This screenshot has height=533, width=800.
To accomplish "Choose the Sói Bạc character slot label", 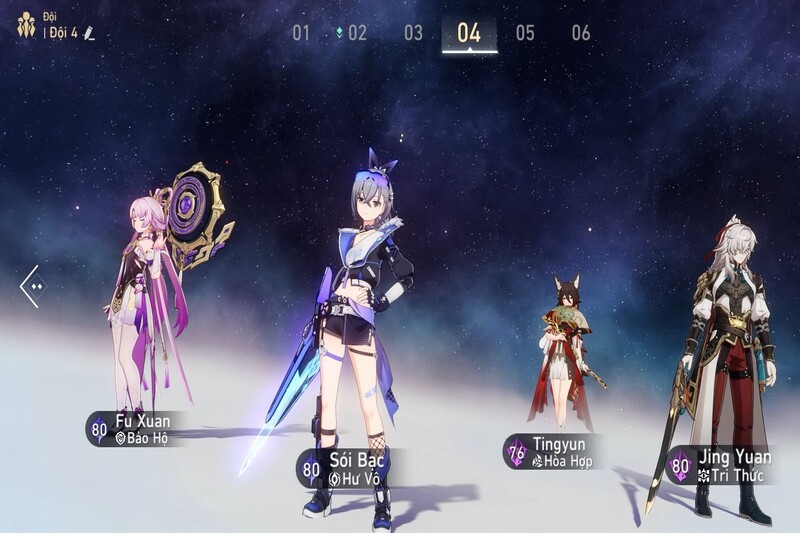I will [x=343, y=468].
